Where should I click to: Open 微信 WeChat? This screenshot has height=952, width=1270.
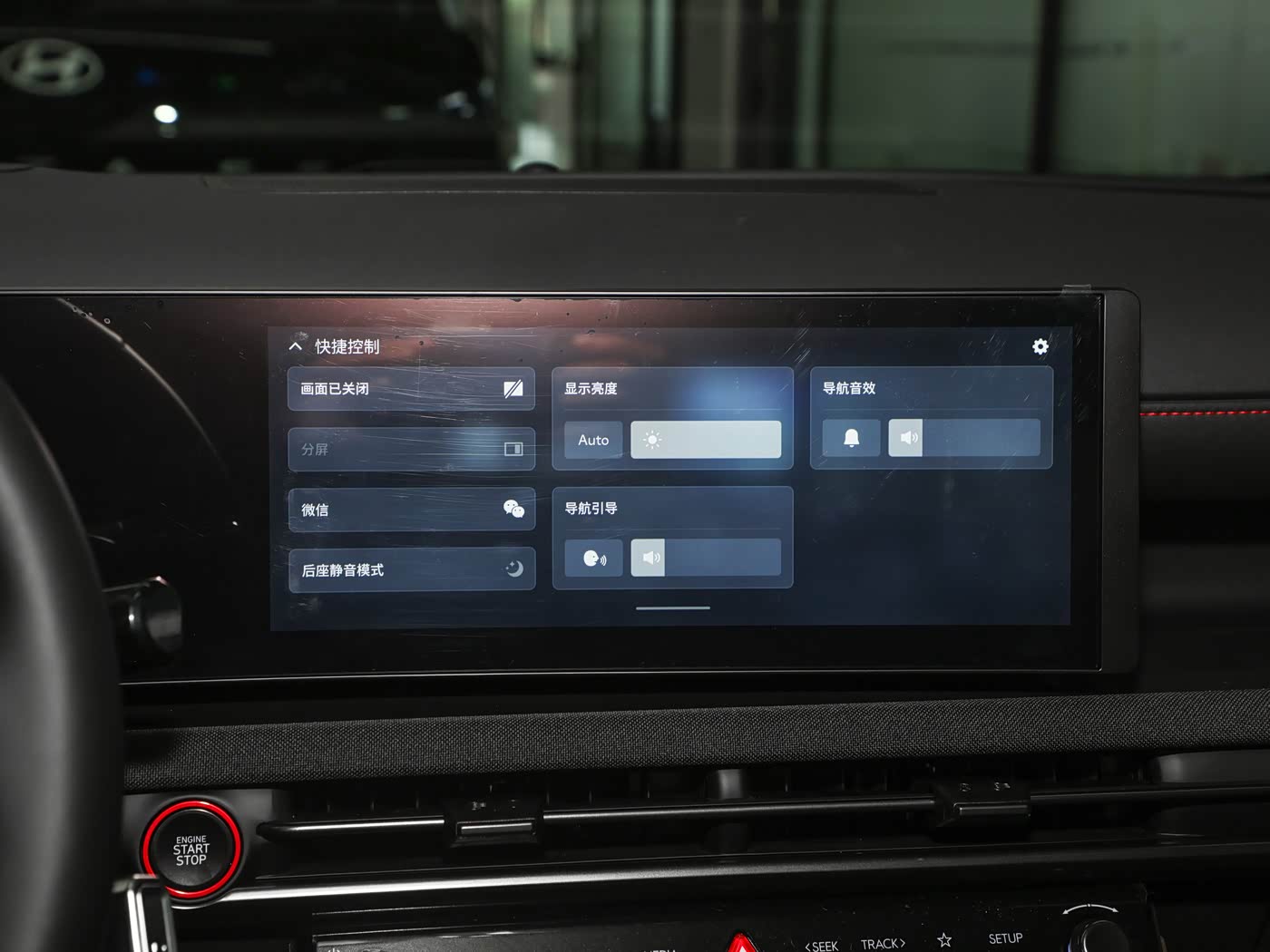tap(411, 510)
